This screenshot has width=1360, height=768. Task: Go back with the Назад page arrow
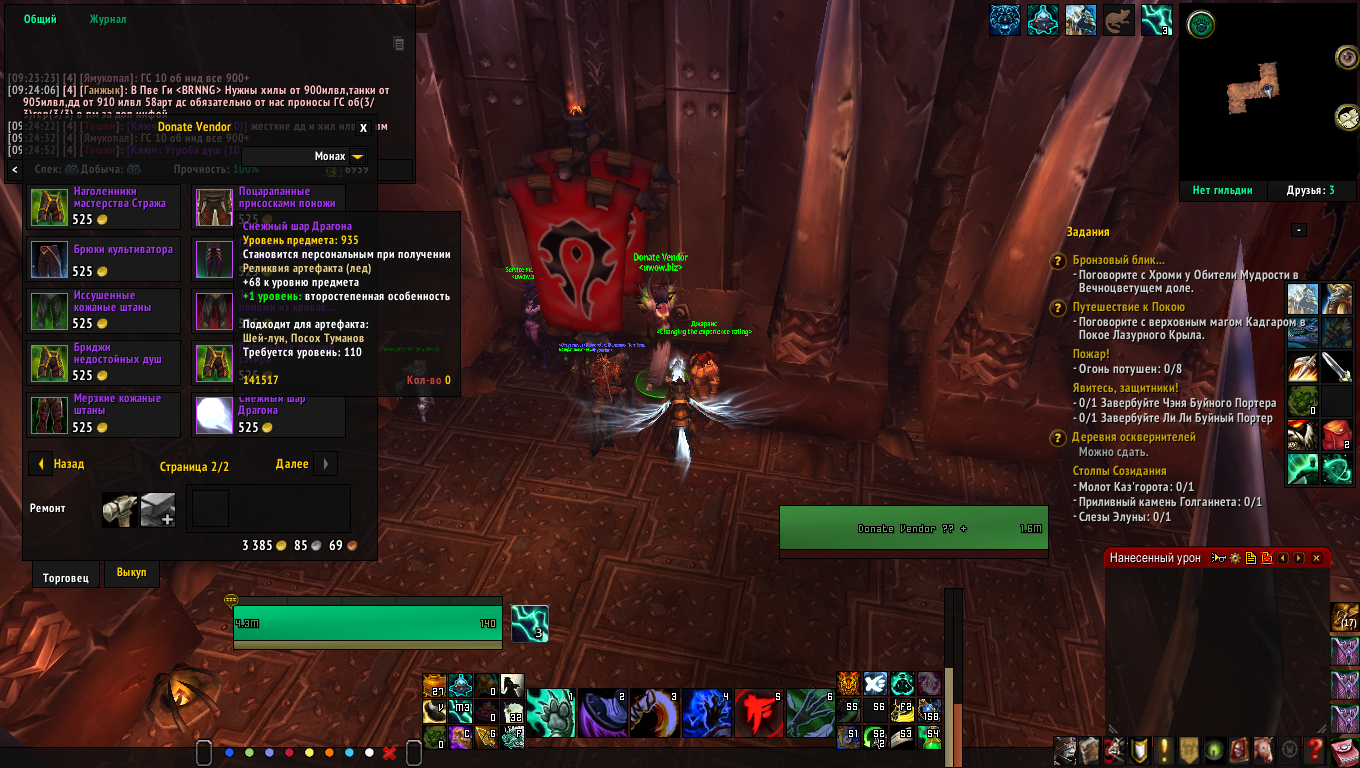(41, 464)
